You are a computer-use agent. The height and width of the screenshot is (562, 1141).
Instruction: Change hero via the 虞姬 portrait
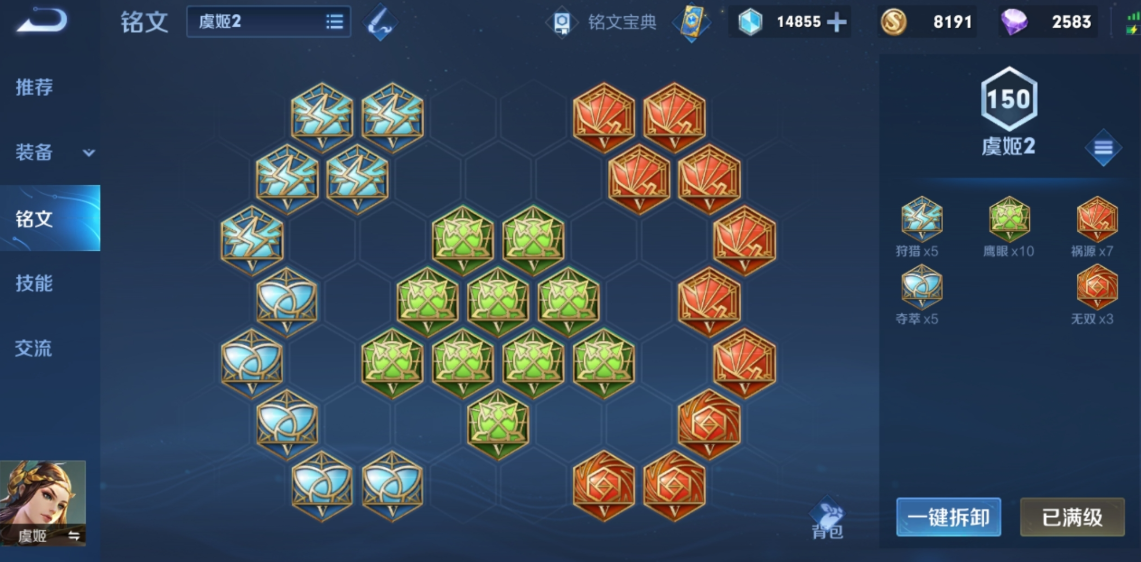pos(43,502)
